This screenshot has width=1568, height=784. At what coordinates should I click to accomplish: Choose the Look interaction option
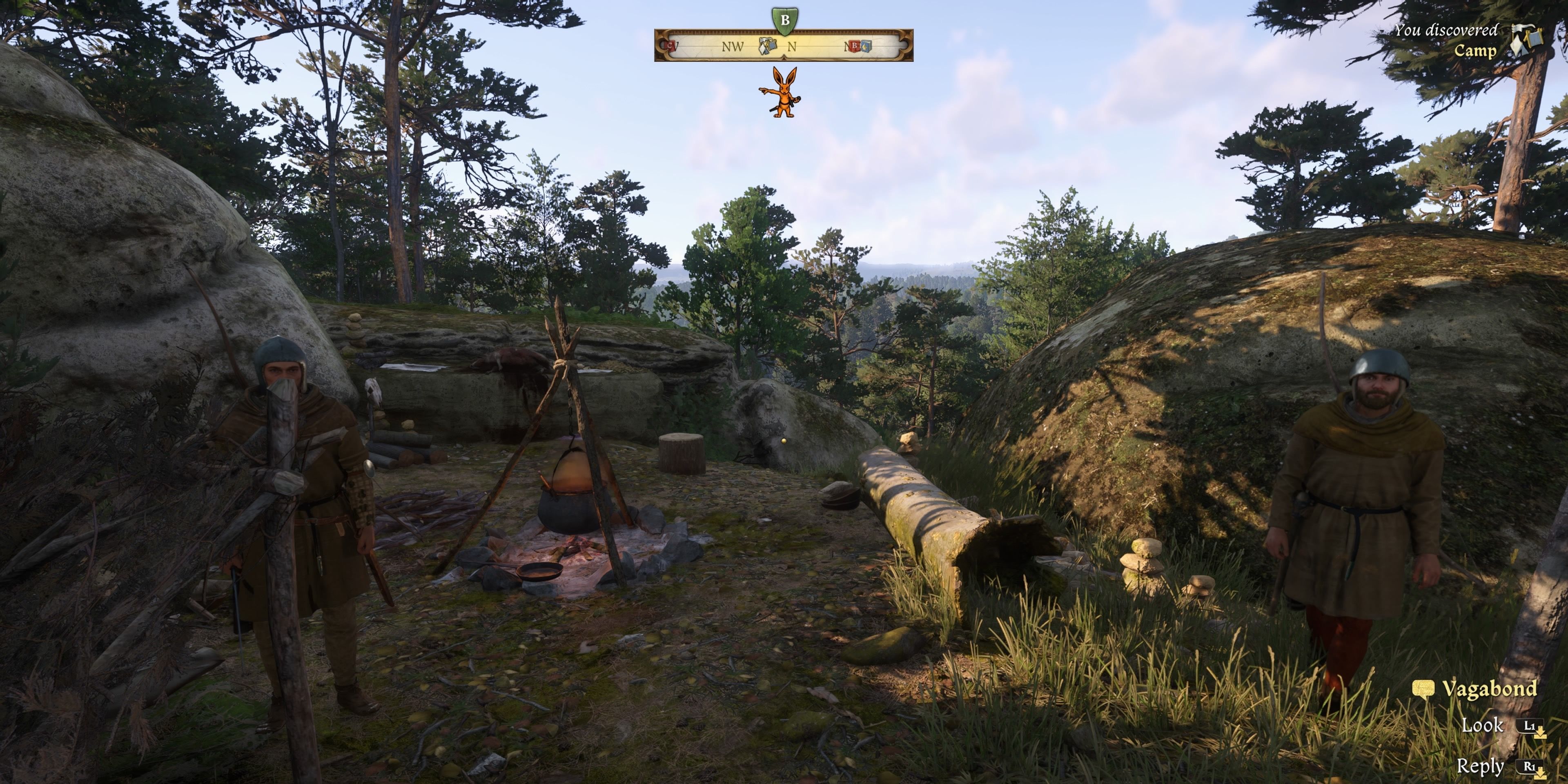tap(1482, 725)
